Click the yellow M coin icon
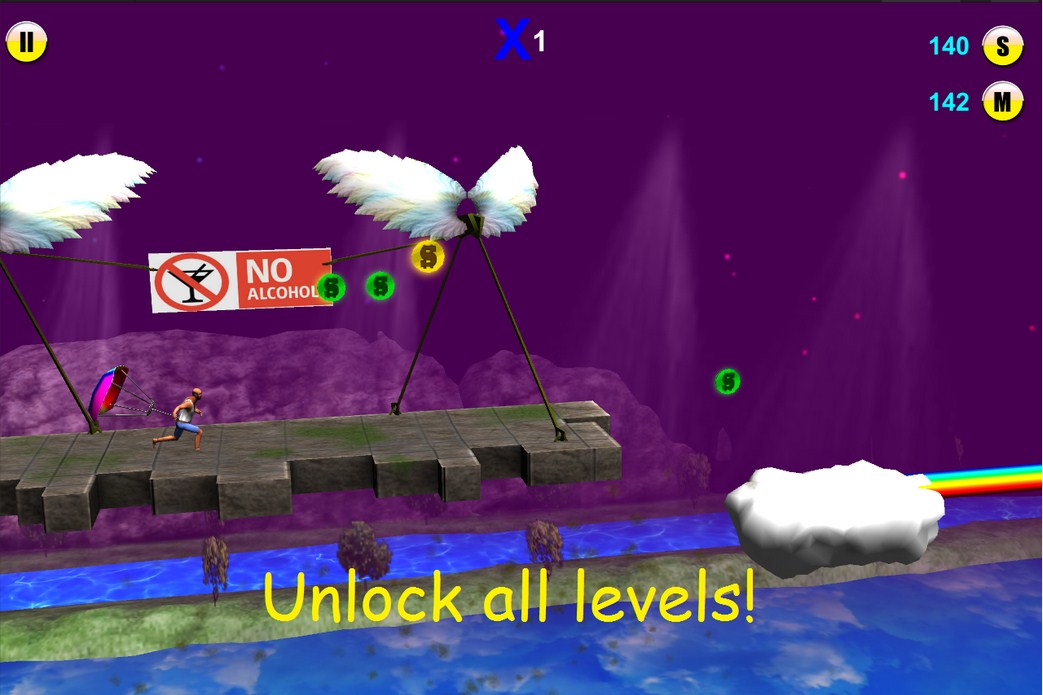This screenshot has width=1043, height=695. [1002, 101]
